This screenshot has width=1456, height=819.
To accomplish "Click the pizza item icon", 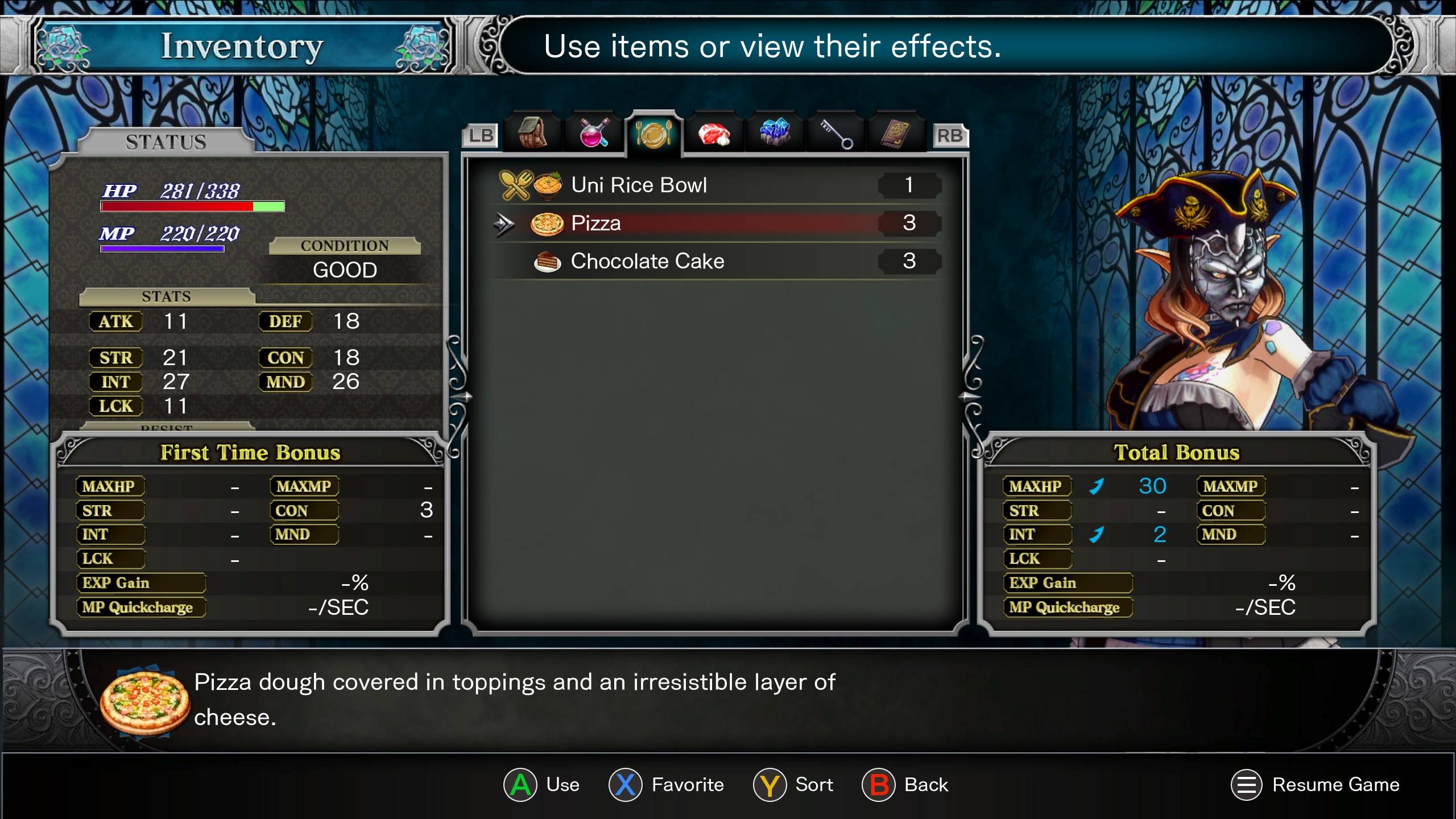I will click(546, 223).
